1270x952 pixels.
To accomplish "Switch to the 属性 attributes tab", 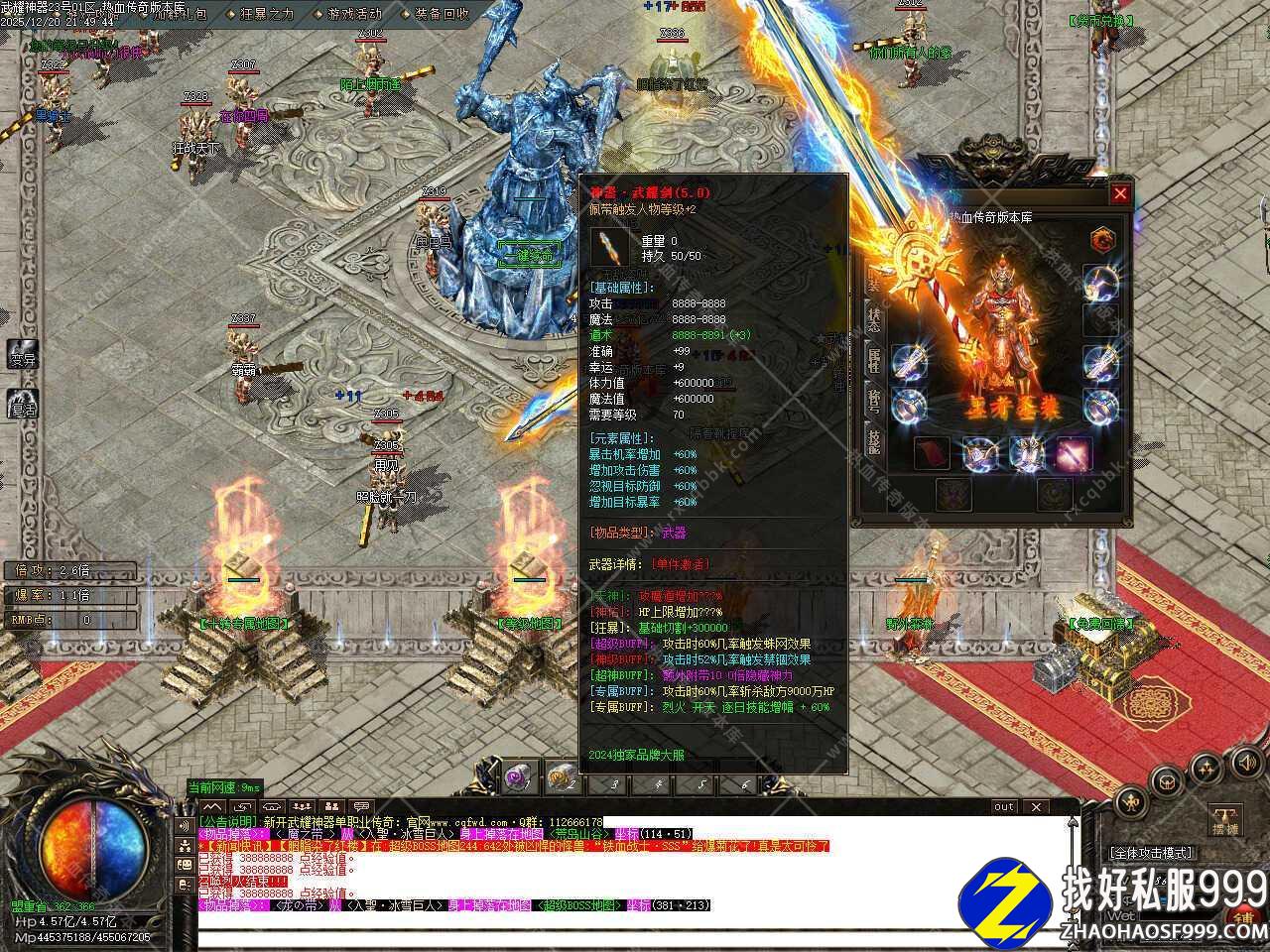I will click(873, 360).
